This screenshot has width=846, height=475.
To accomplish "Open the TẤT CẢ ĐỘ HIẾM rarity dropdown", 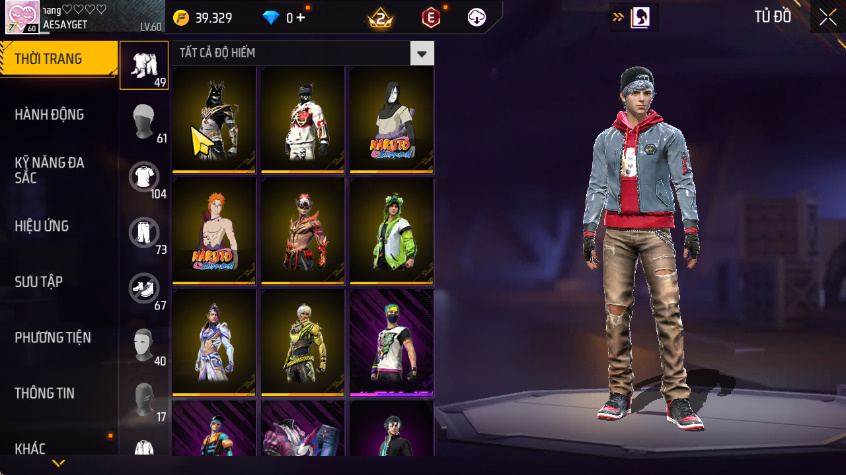I will 423,53.
